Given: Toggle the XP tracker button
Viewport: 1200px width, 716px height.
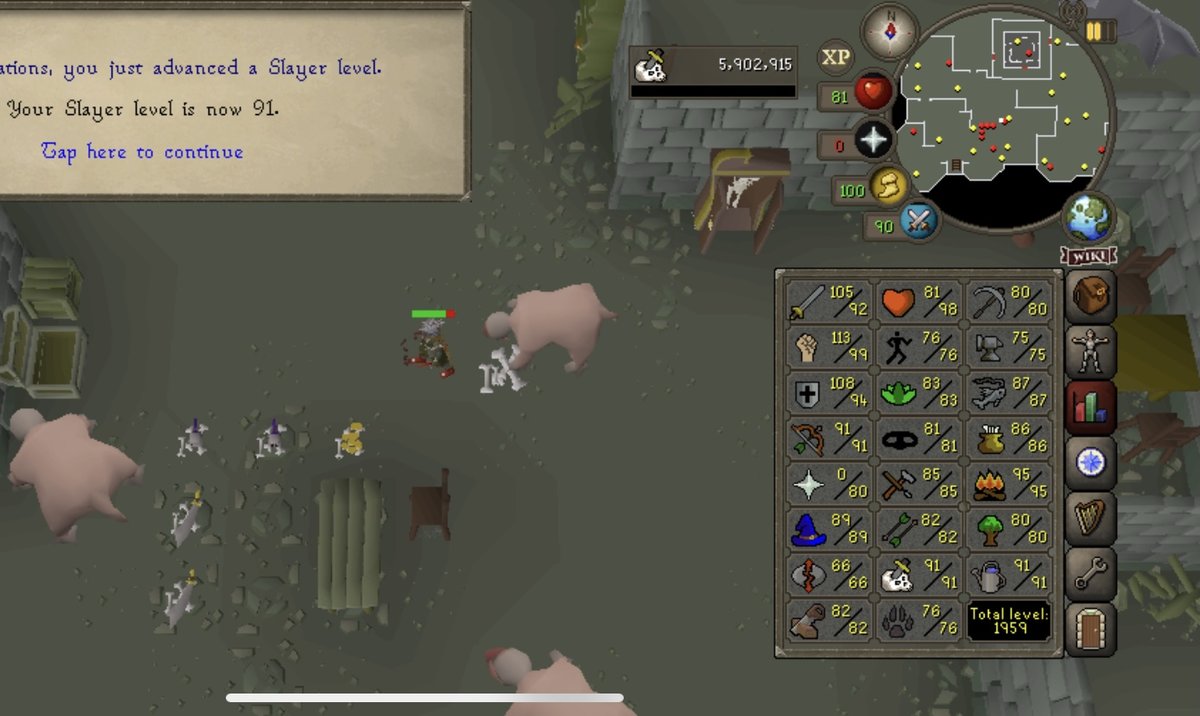Looking at the screenshot, I should click(x=836, y=58).
